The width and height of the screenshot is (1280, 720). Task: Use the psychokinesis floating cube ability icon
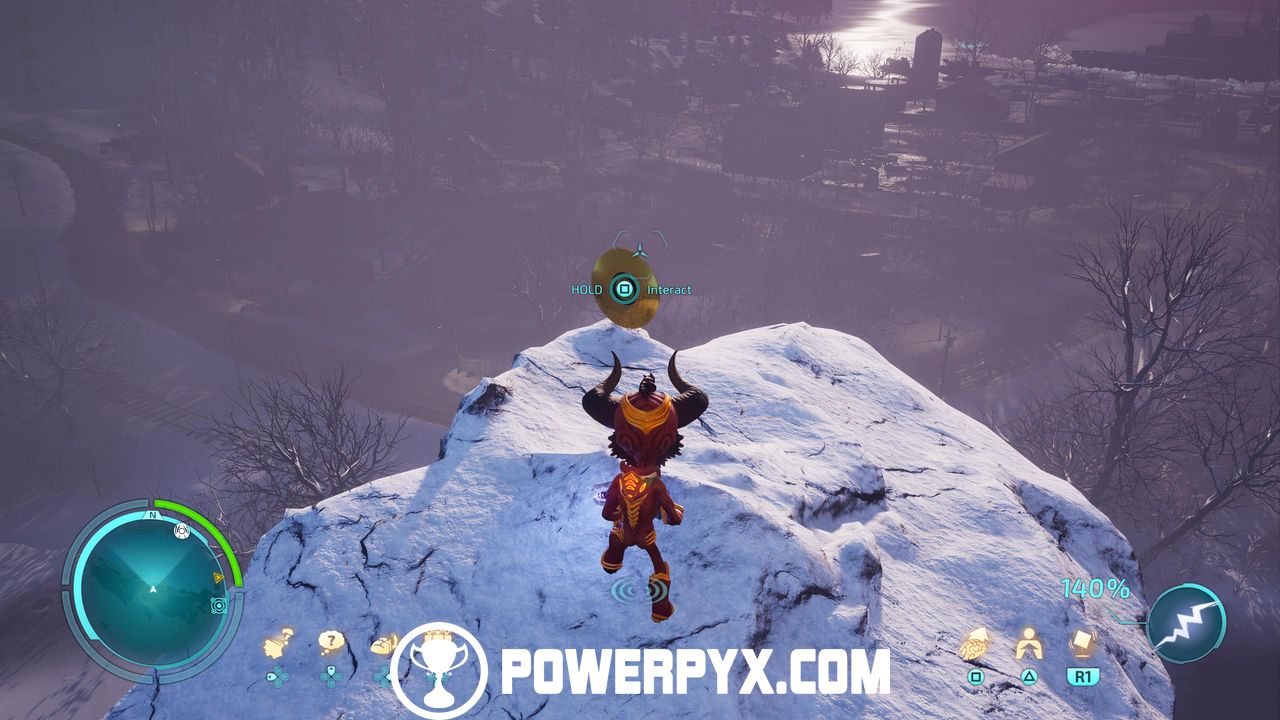(x=1081, y=643)
